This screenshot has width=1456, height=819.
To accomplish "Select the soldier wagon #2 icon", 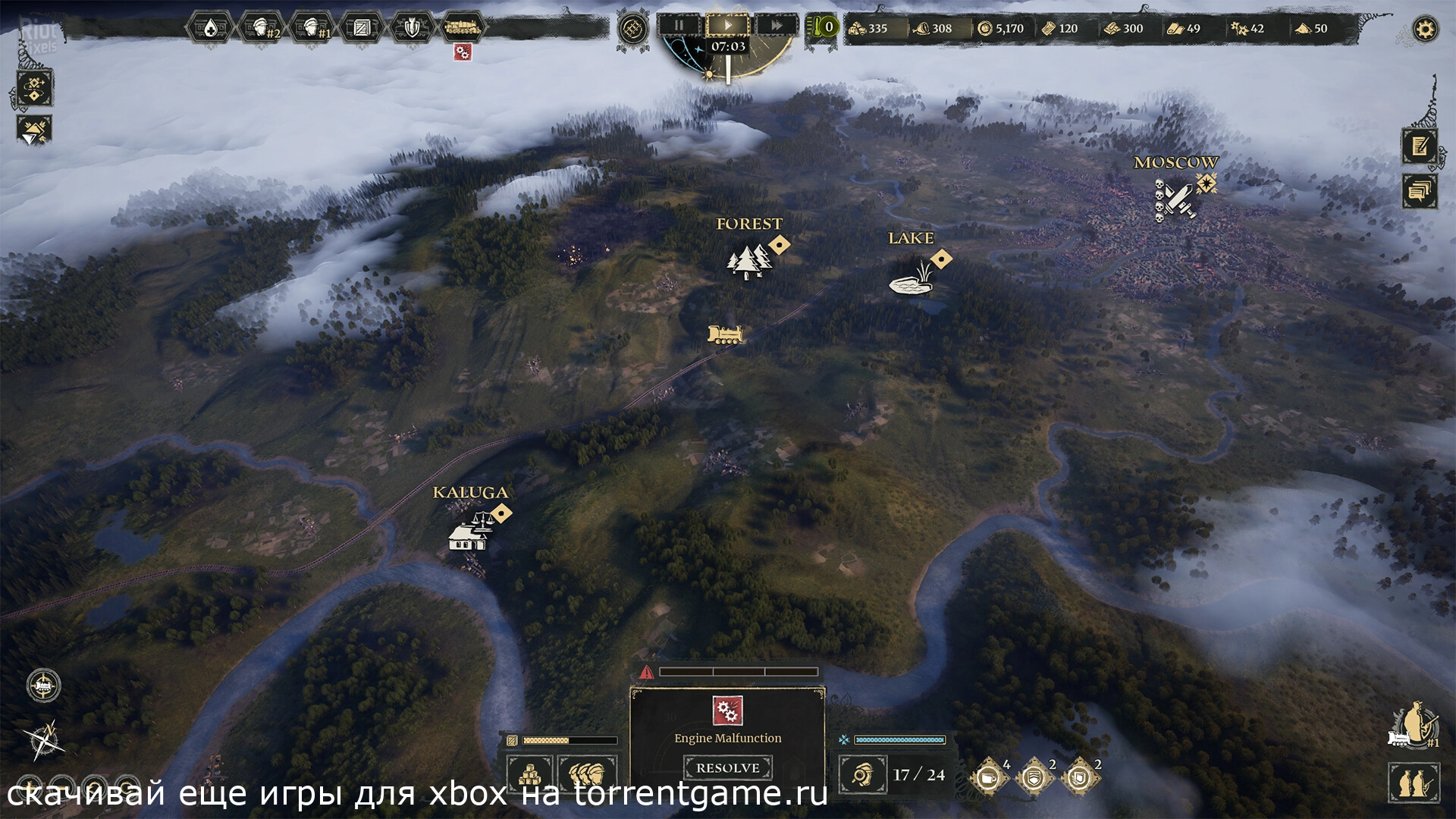I will pos(261,28).
